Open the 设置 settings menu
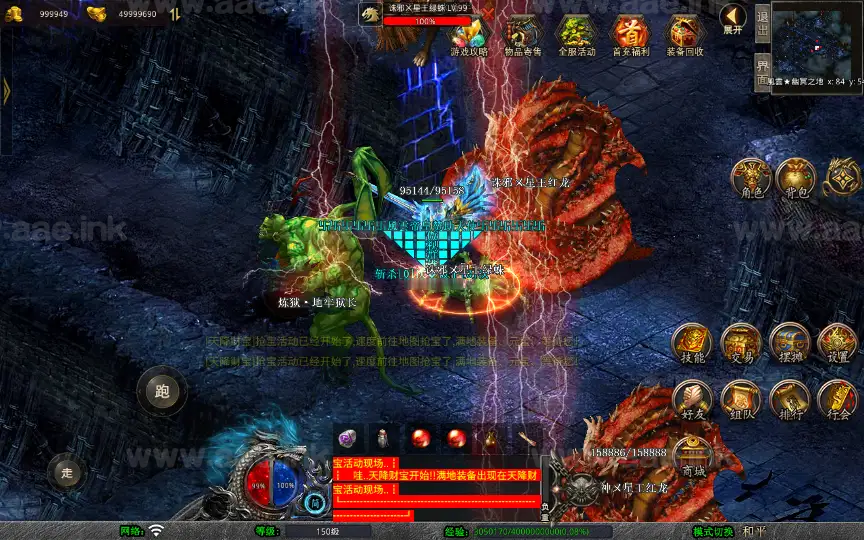Screen dimensions: 864x540 coord(837,344)
